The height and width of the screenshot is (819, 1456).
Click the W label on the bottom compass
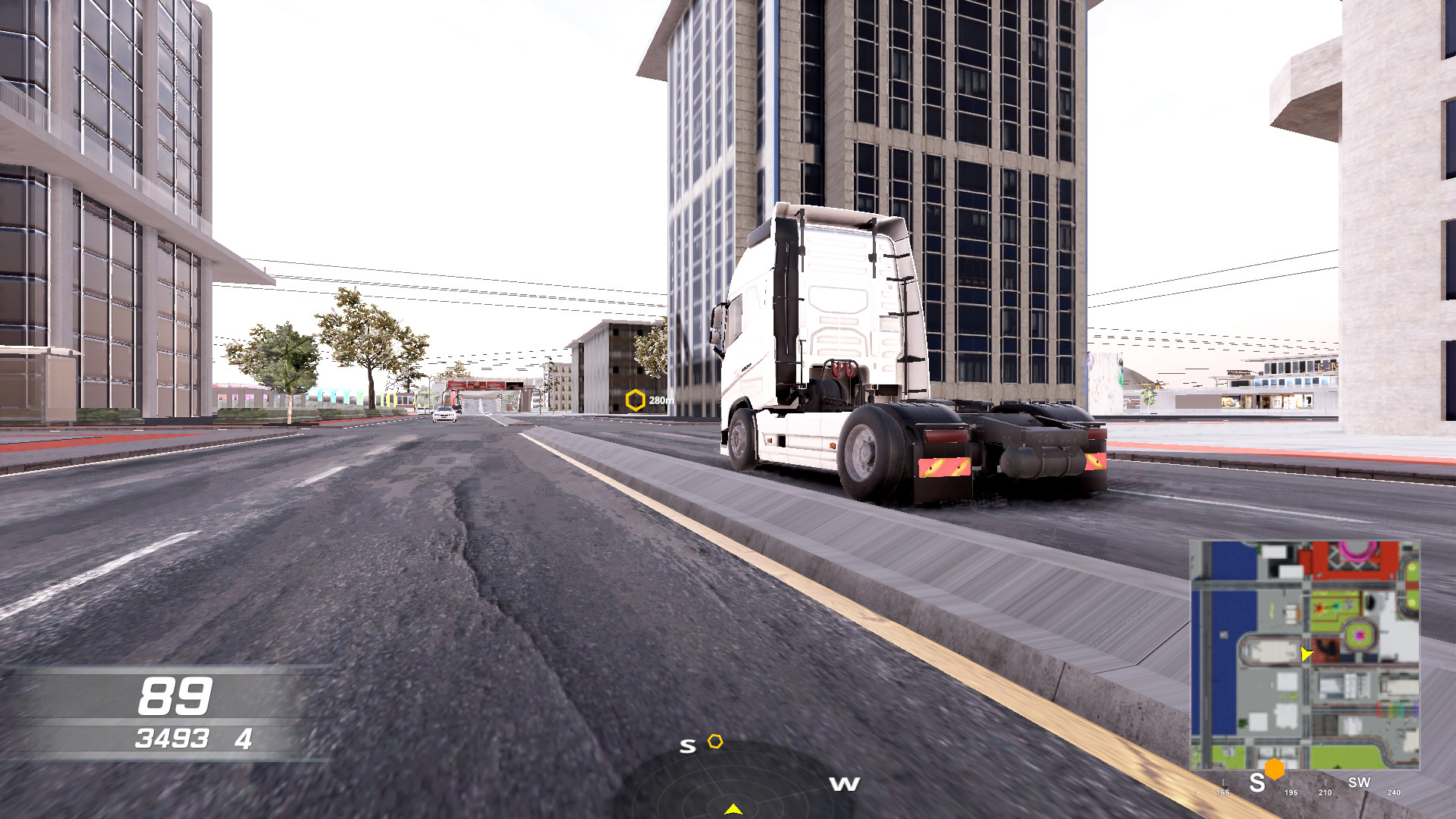click(x=844, y=785)
